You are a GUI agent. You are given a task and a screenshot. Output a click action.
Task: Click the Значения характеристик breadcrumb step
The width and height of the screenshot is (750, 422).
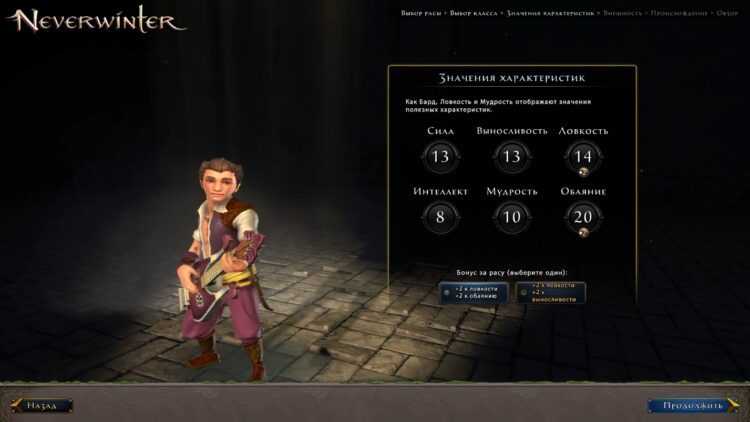551,12
